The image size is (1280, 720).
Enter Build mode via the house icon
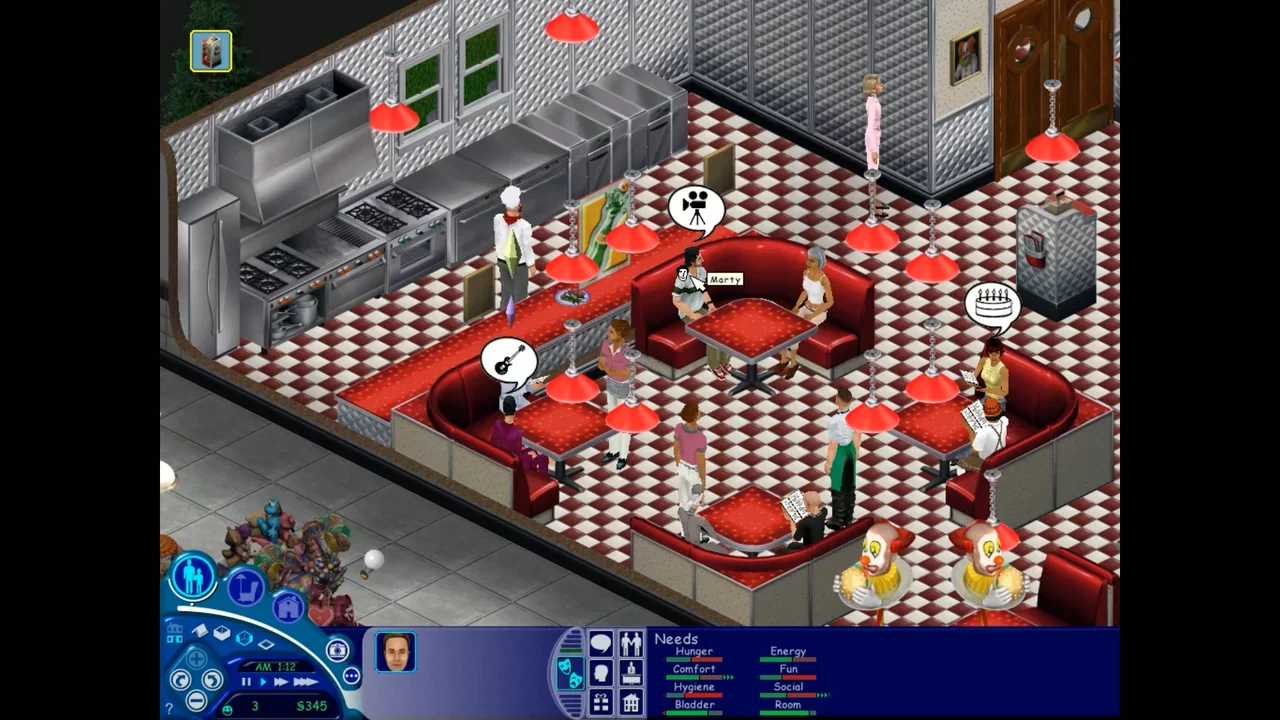point(288,606)
